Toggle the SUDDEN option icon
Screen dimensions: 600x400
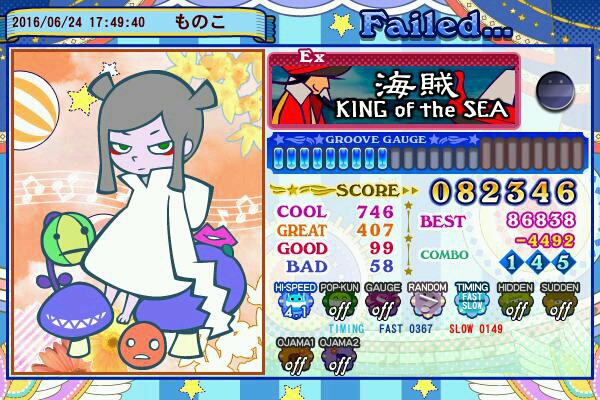560,303
